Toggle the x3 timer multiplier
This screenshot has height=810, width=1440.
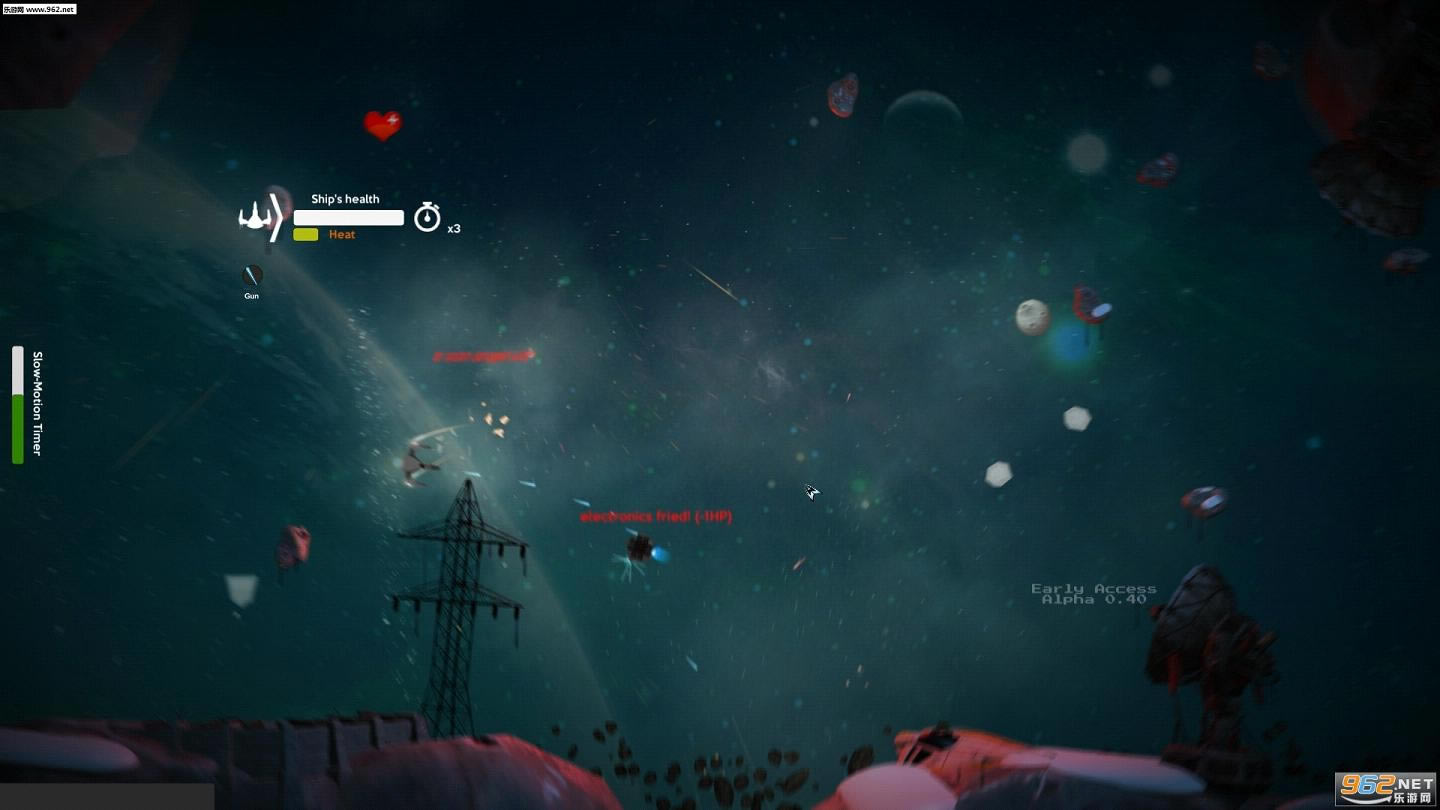point(454,228)
